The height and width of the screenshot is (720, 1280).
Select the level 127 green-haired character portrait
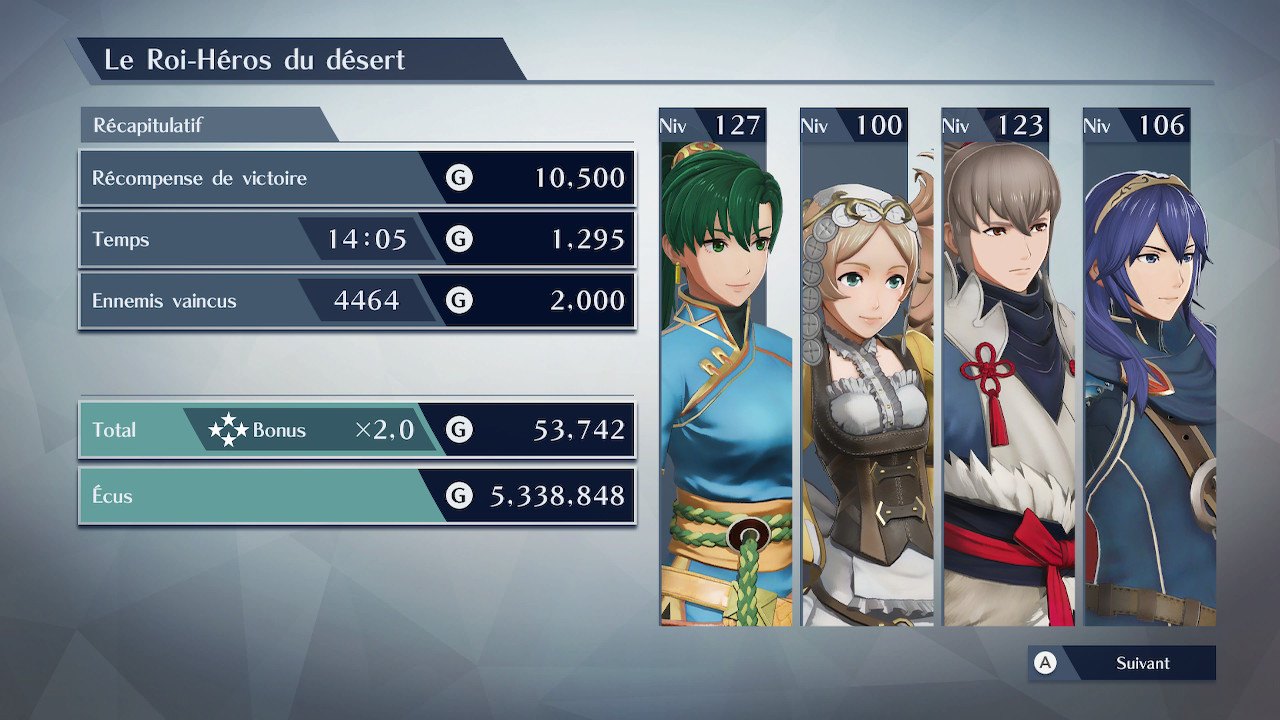pyautogui.click(x=713, y=380)
